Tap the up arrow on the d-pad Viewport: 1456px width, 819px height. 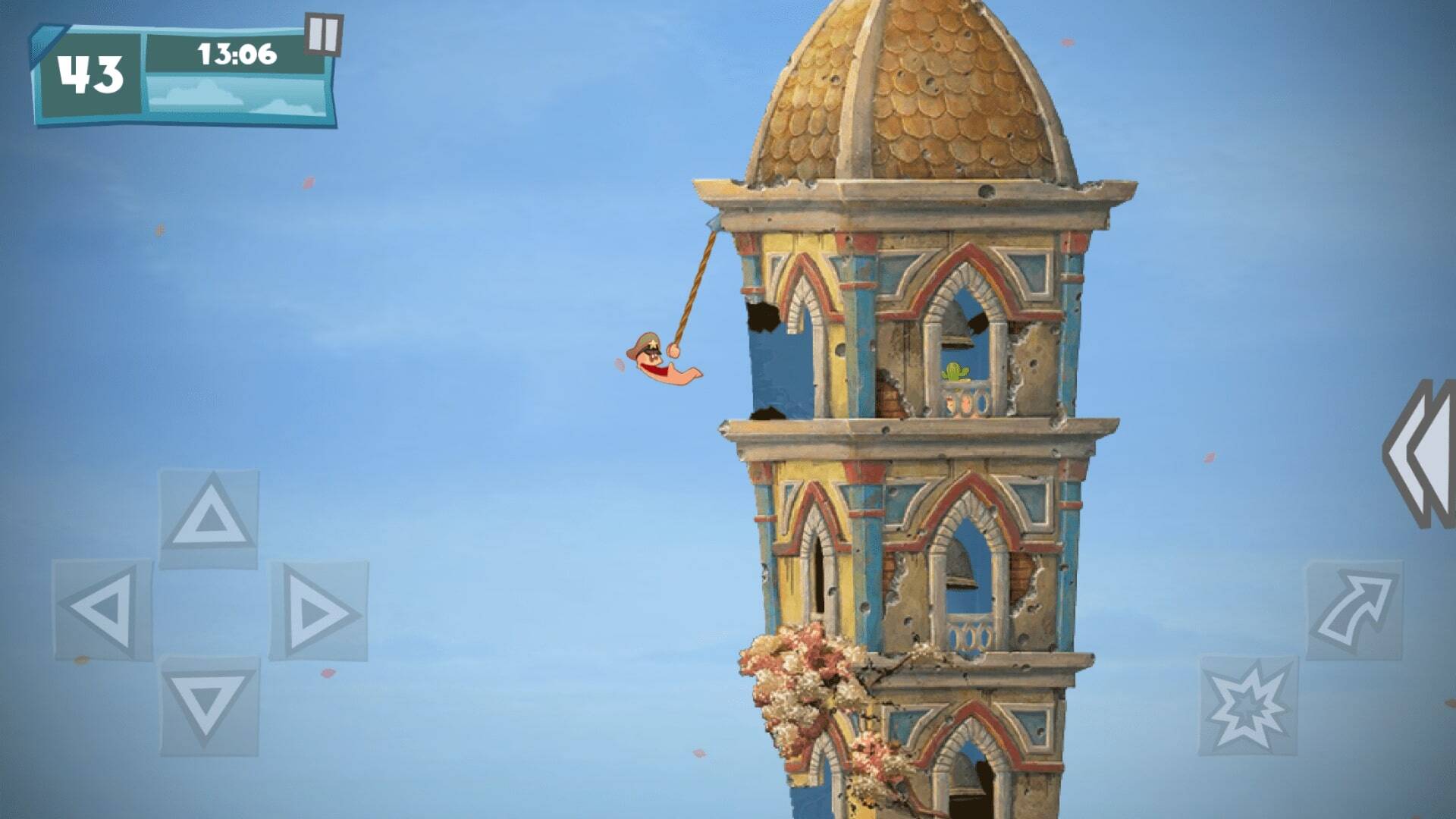(209, 519)
